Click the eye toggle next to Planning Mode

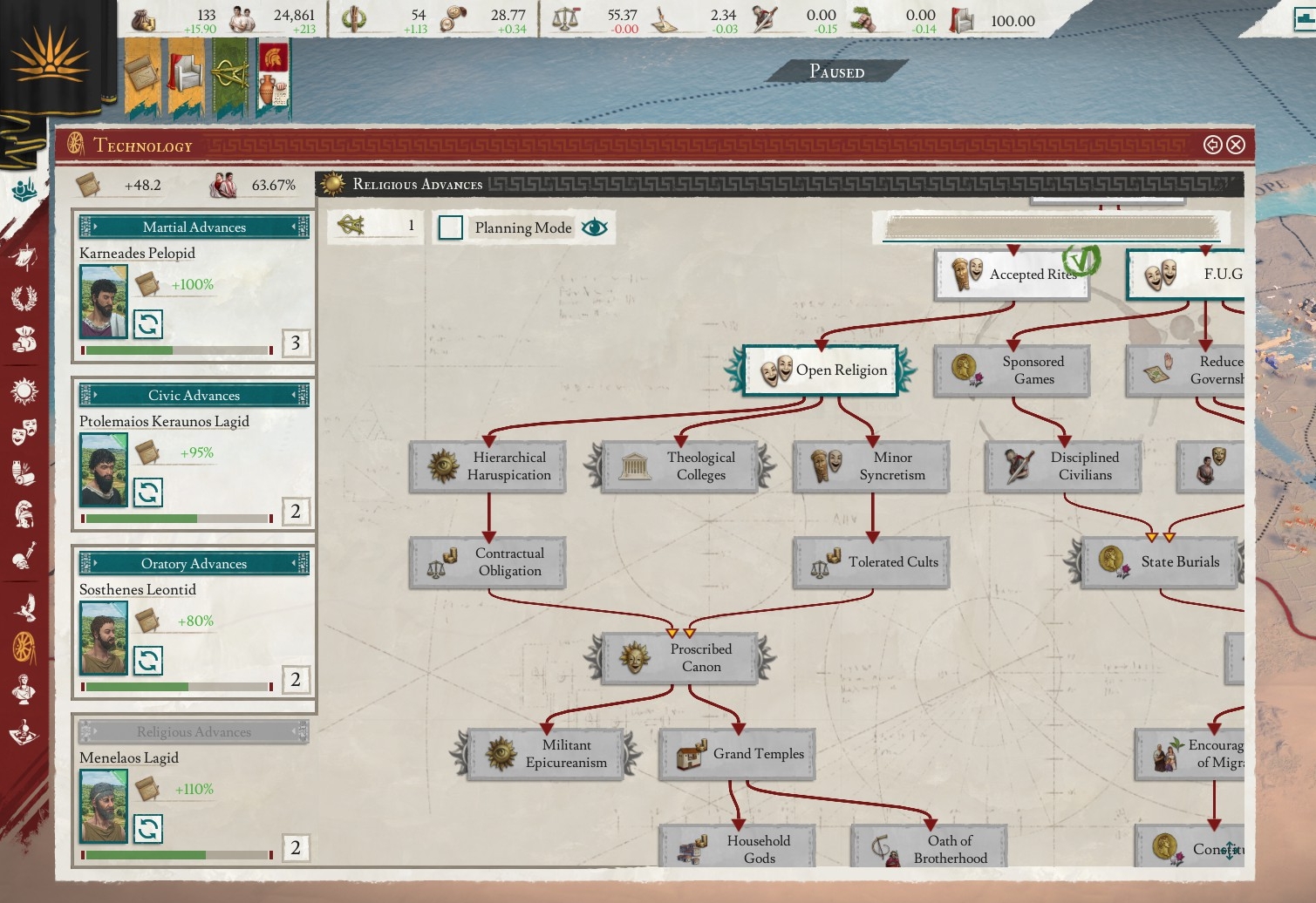(x=594, y=227)
